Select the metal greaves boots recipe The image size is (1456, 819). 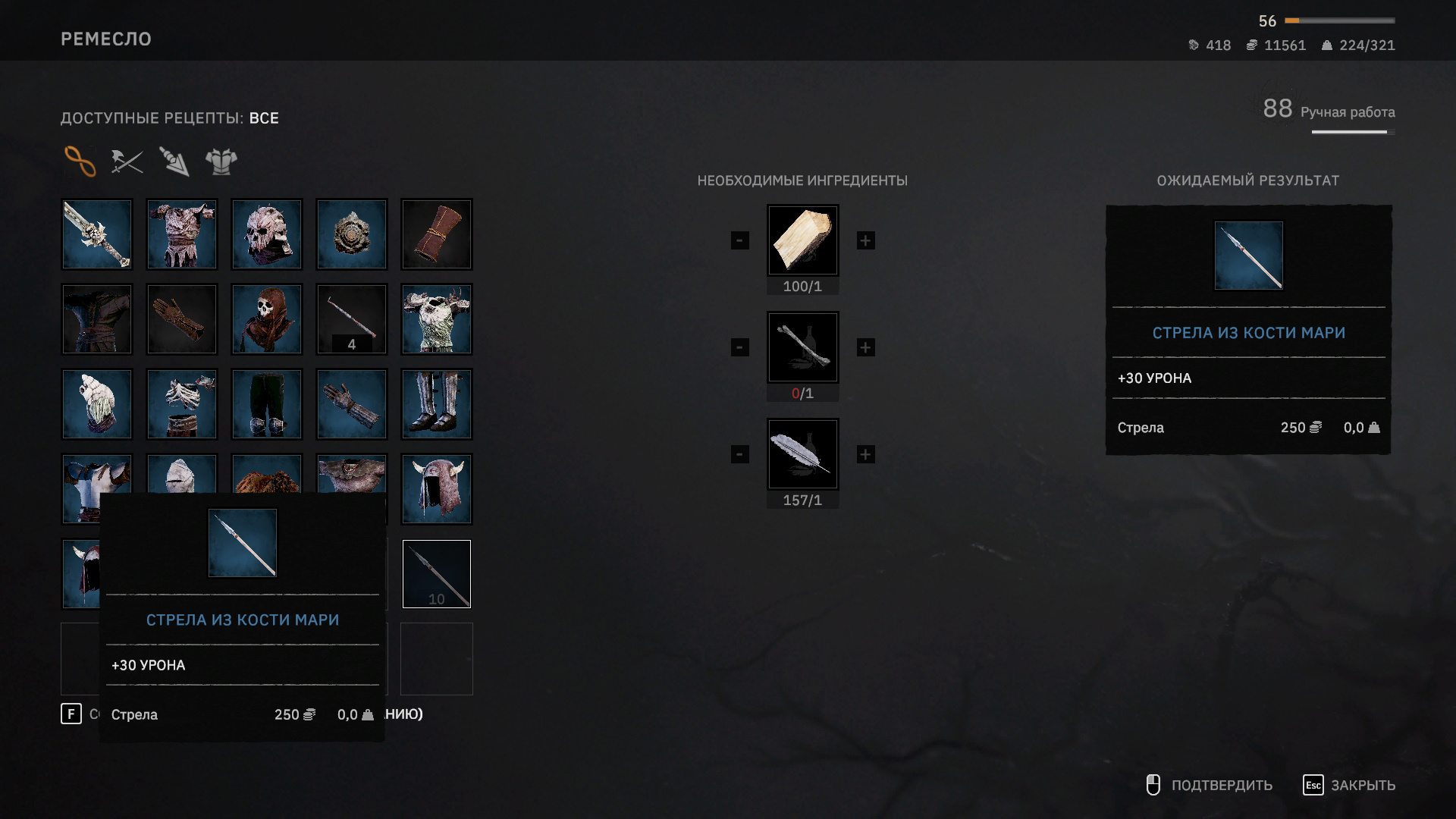tap(437, 404)
